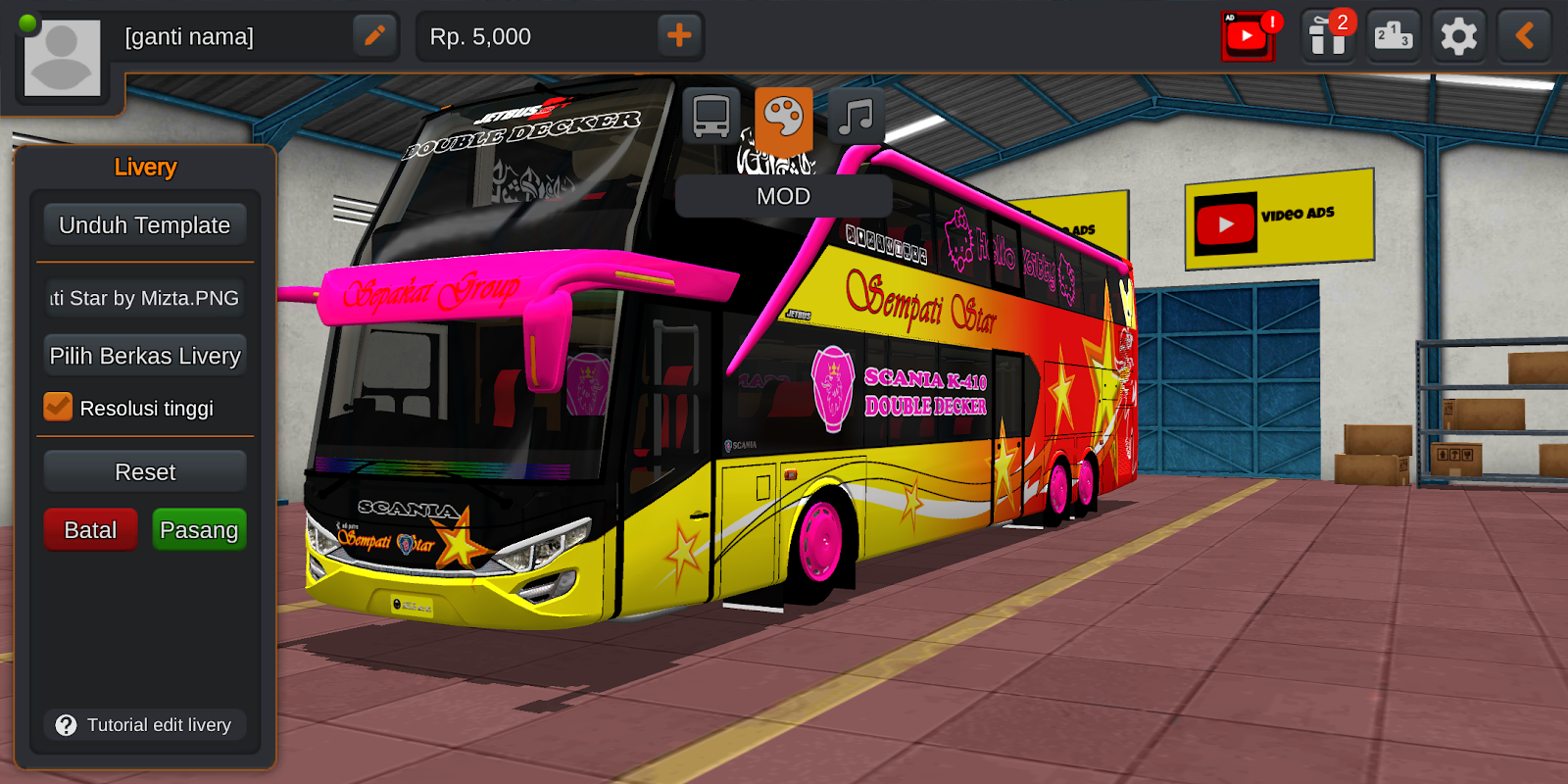This screenshot has height=784, width=1568.
Task: Collapse the top bar with the orange arrow
Action: [1525, 36]
